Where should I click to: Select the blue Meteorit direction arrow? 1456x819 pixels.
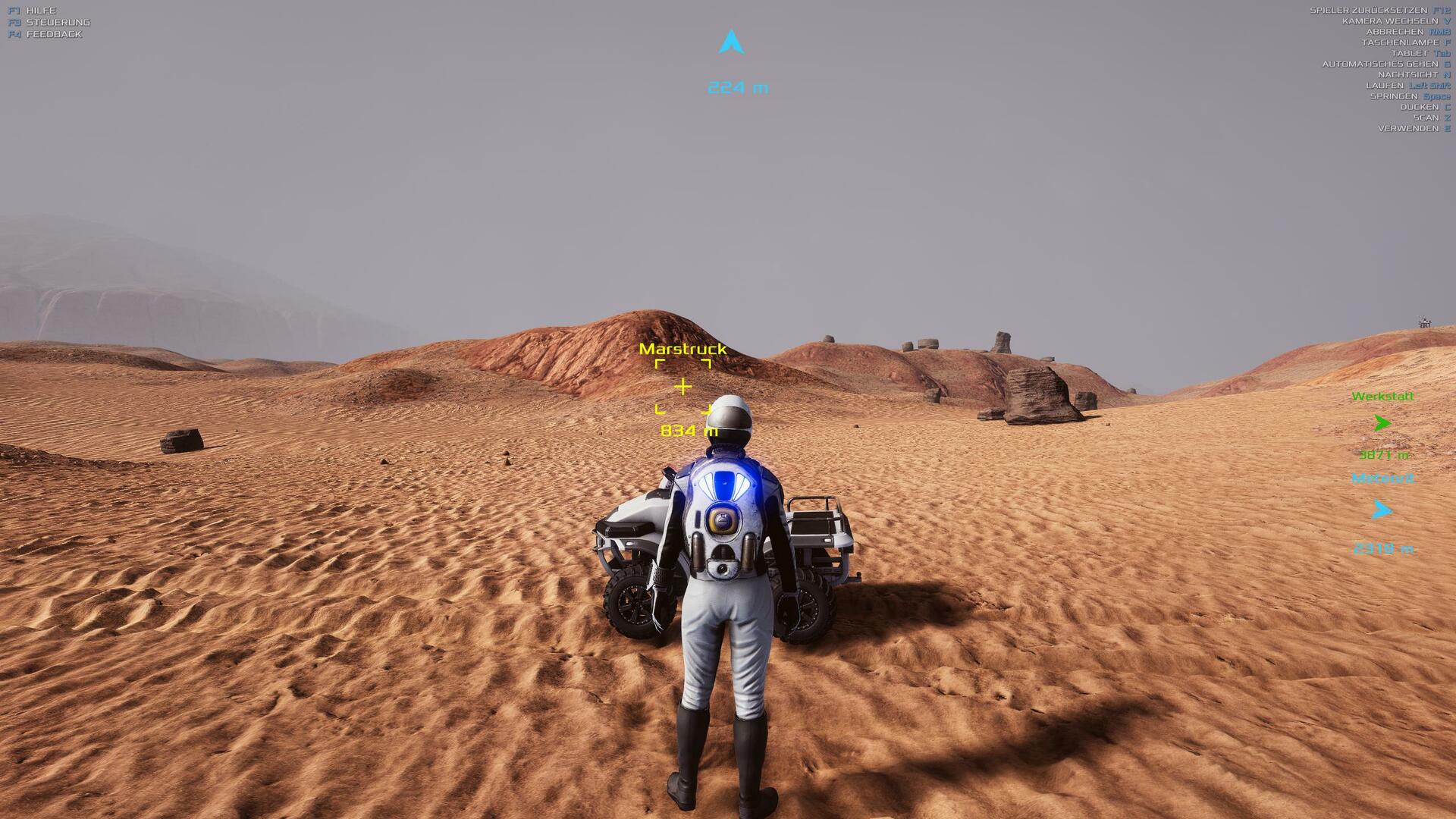tap(1382, 510)
